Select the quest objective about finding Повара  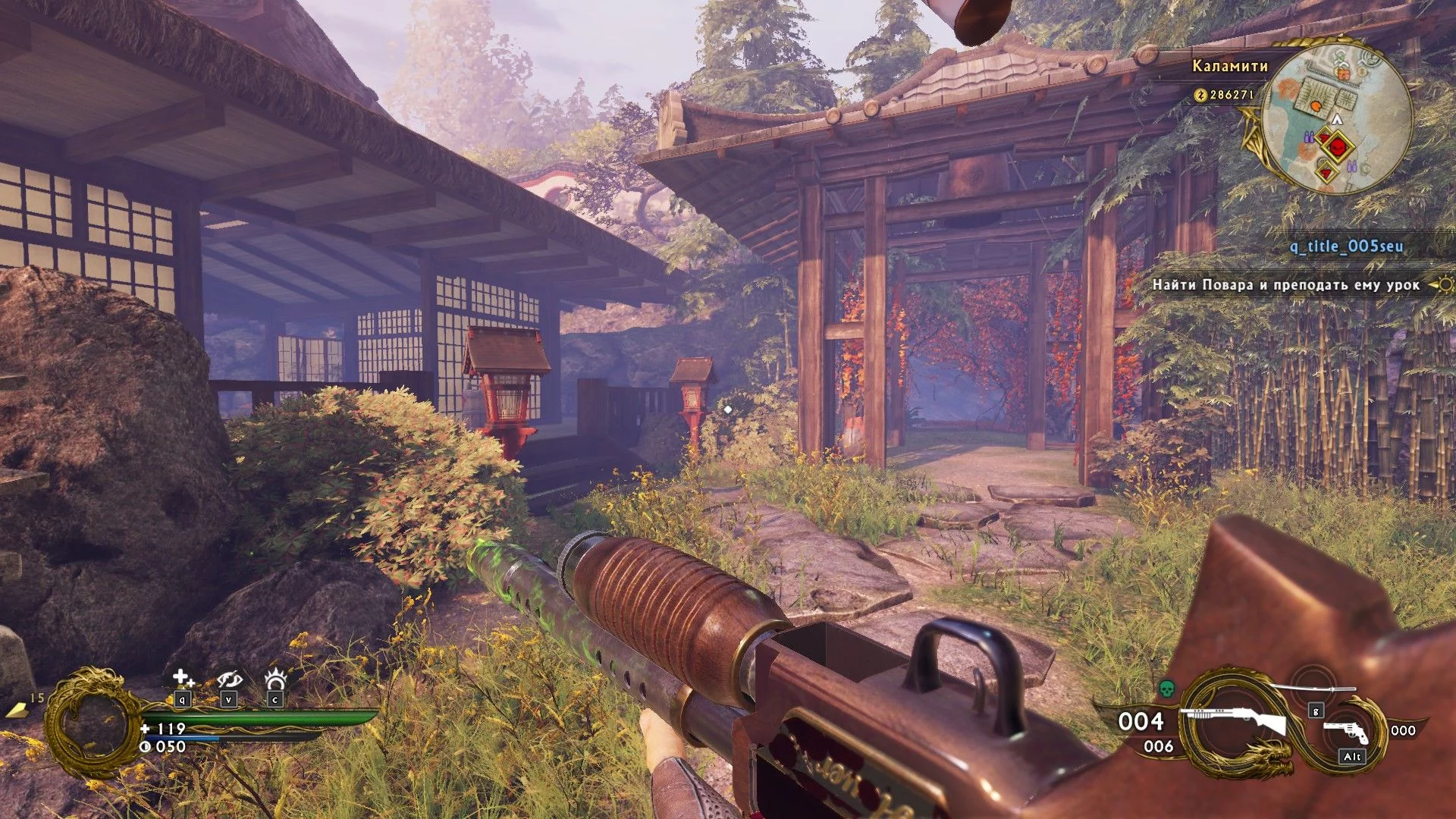tap(1285, 285)
